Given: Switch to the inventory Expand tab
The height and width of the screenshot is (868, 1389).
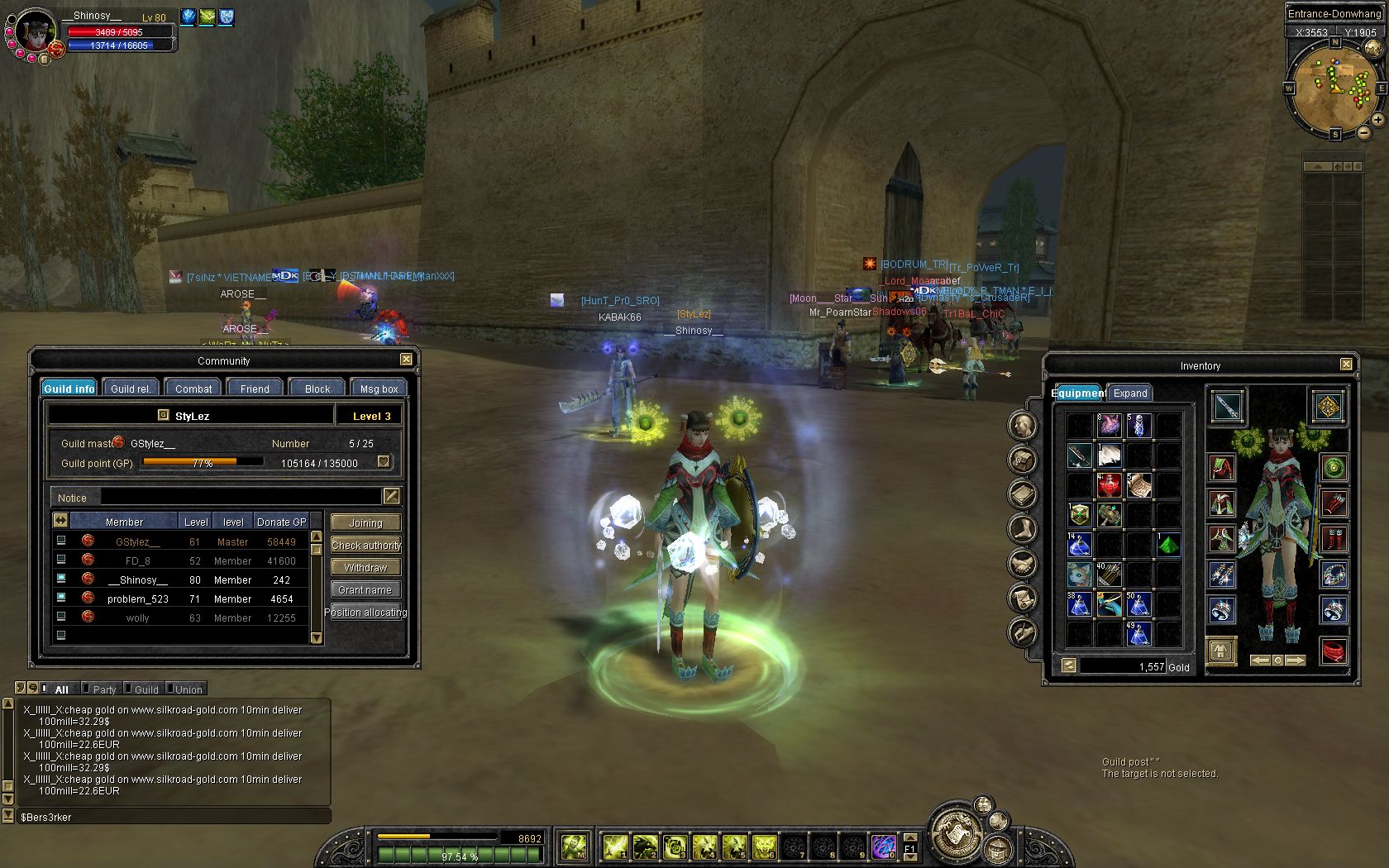Looking at the screenshot, I should [1129, 393].
